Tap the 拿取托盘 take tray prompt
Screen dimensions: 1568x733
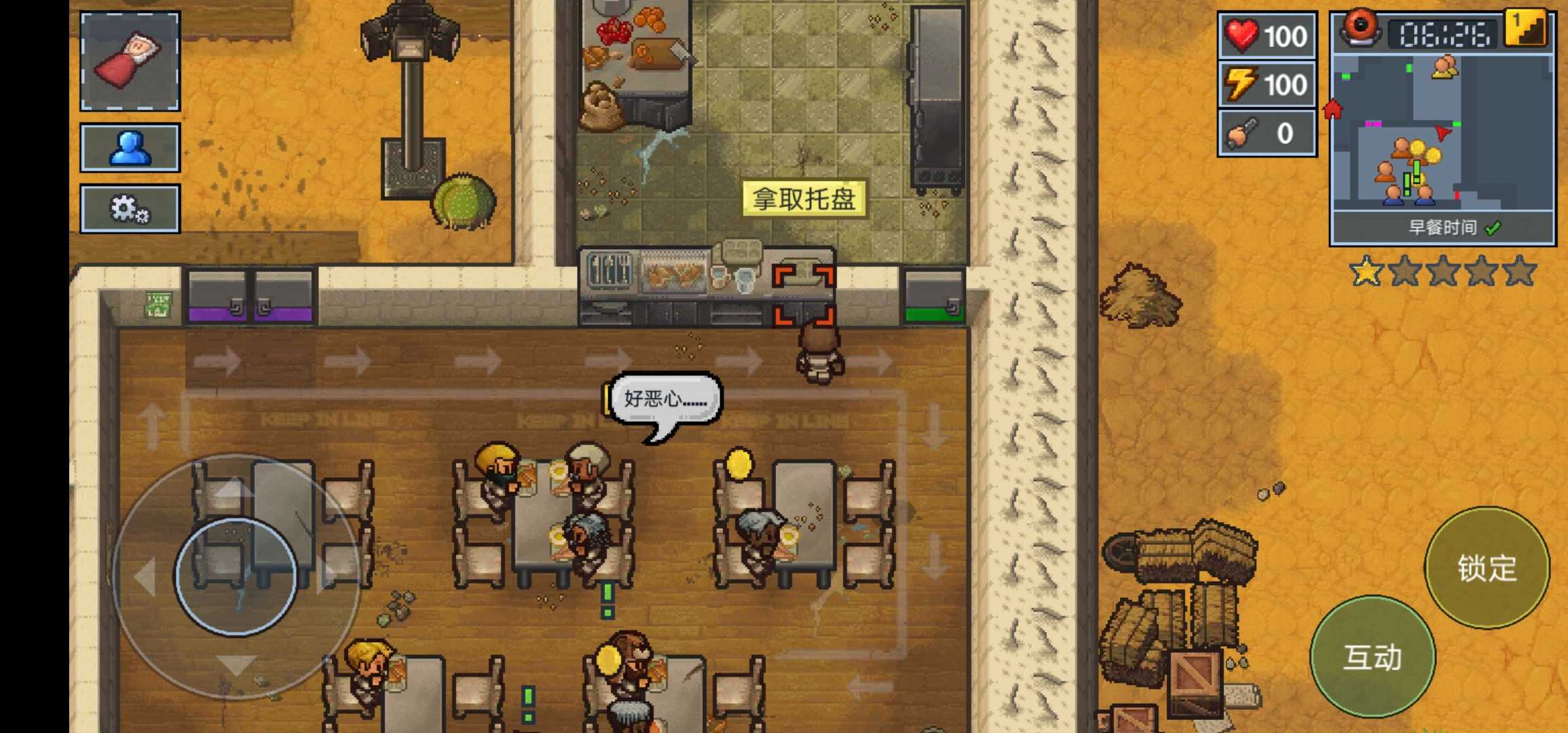tap(804, 199)
